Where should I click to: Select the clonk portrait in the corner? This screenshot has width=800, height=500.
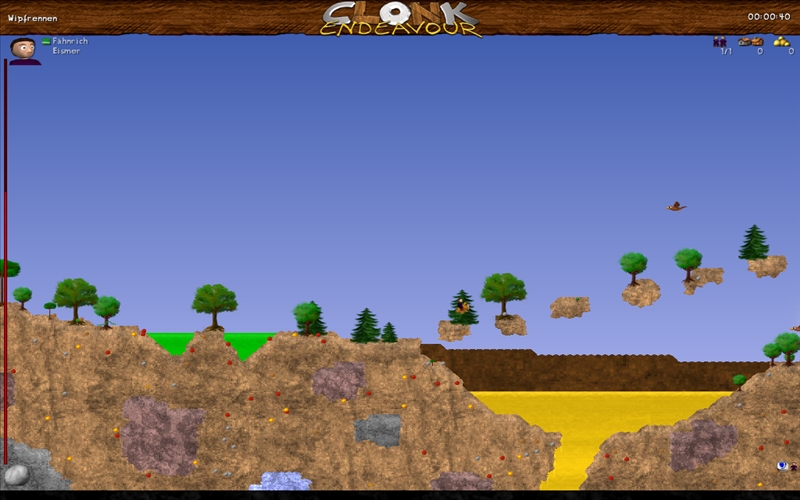pos(24,50)
